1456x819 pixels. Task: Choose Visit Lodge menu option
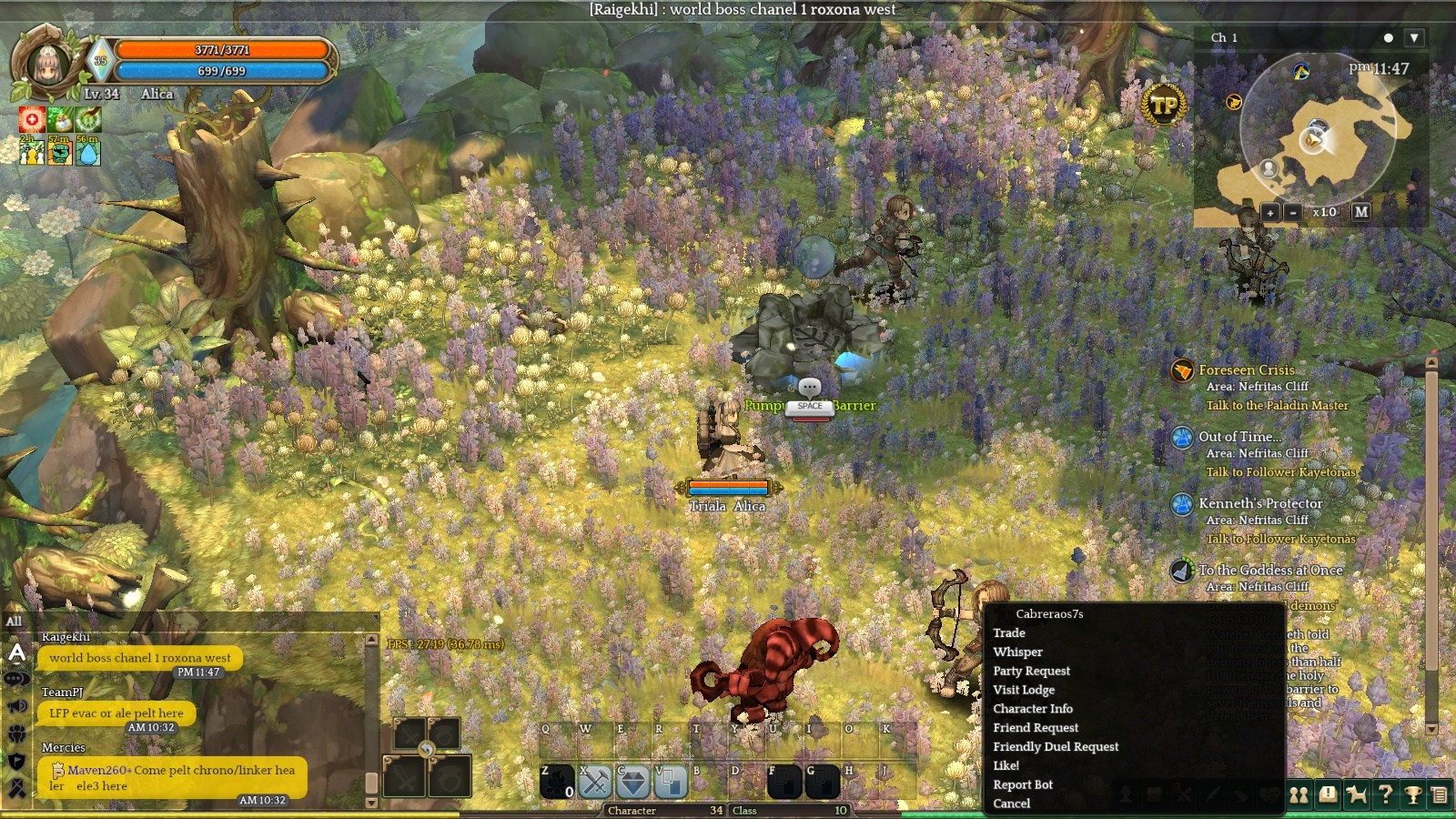click(1024, 691)
